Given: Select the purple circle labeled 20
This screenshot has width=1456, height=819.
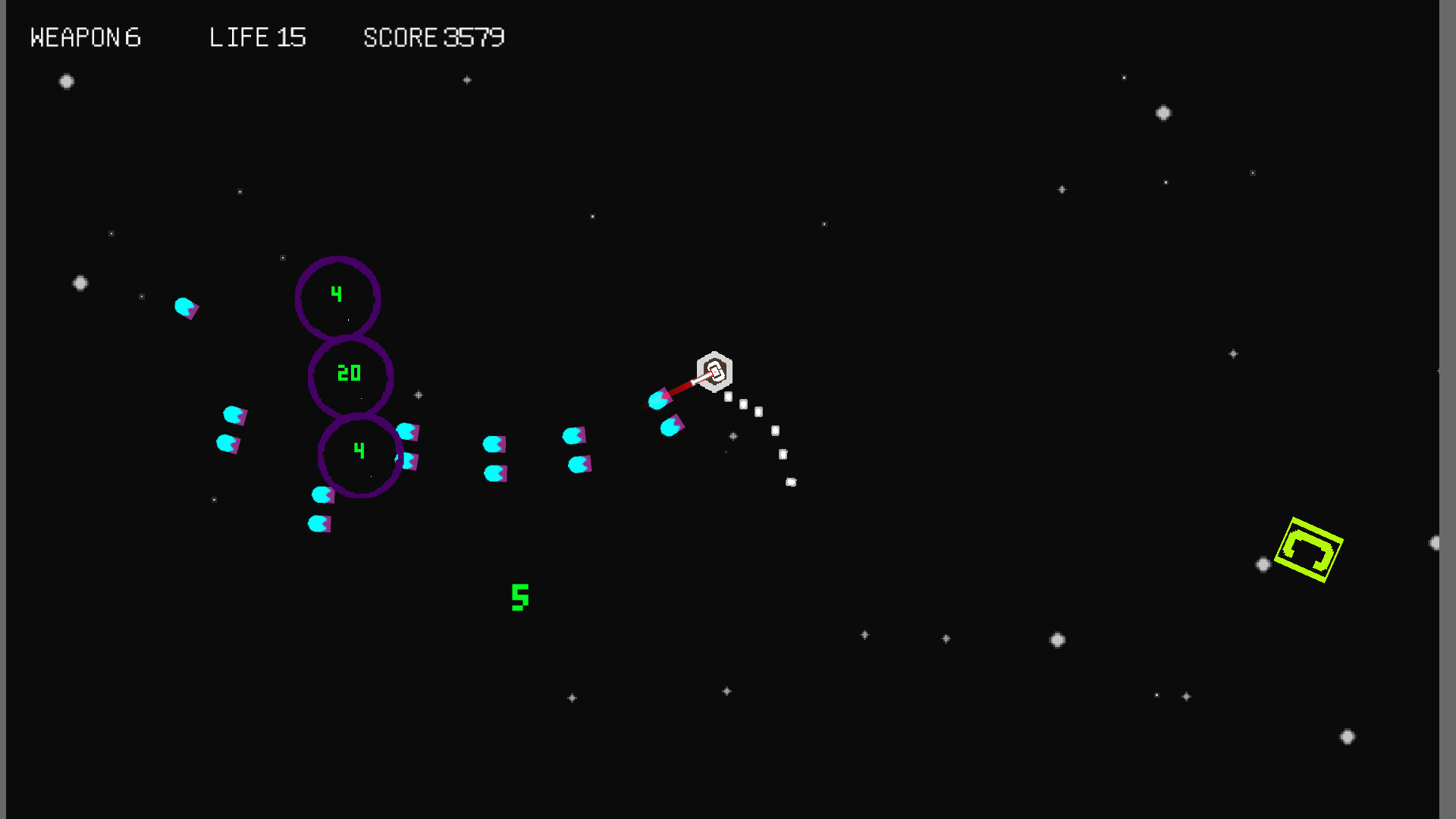Looking at the screenshot, I should pyautogui.click(x=350, y=375).
